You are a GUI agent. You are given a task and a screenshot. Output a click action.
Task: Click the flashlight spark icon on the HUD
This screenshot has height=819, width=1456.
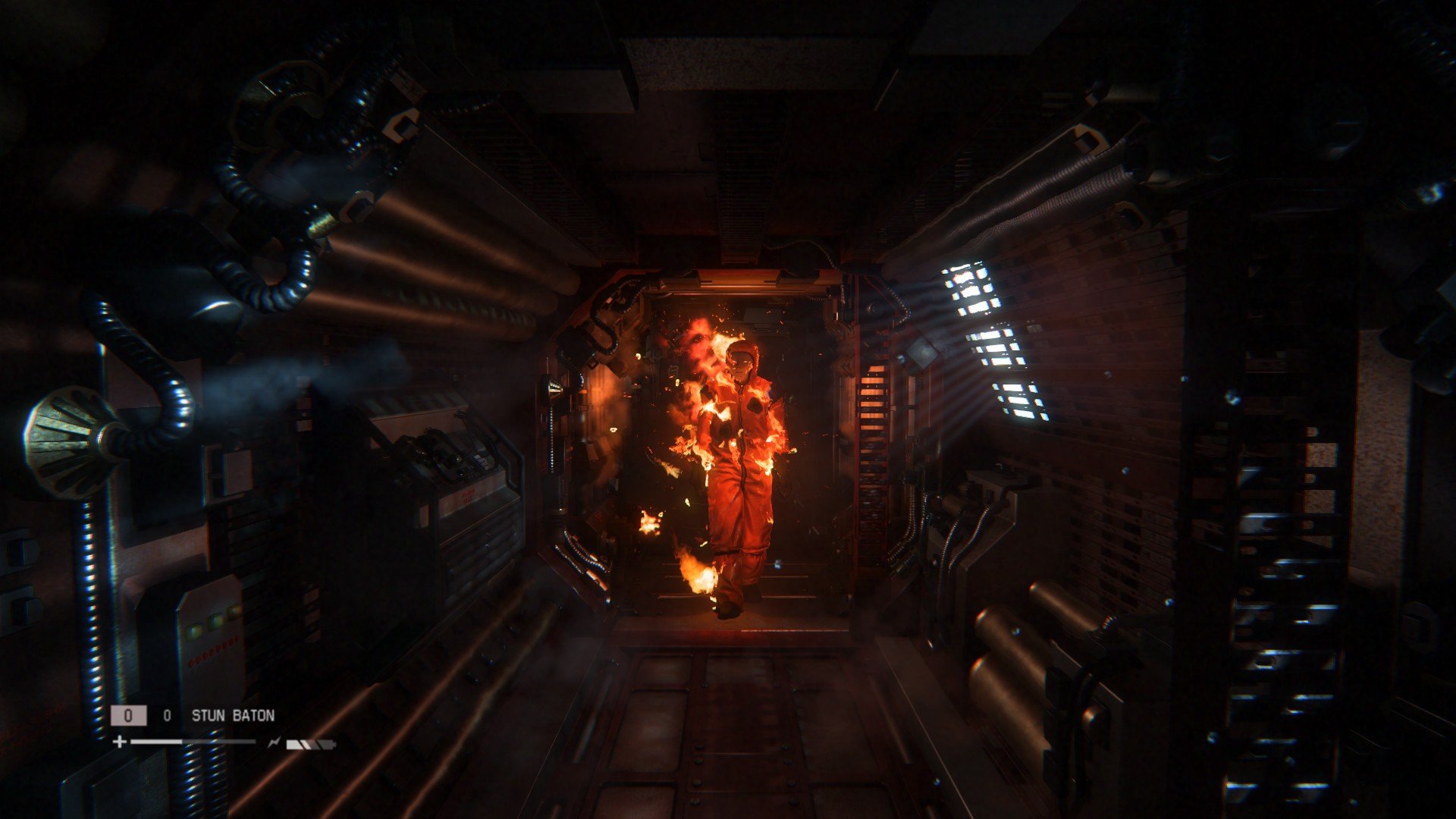274,741
